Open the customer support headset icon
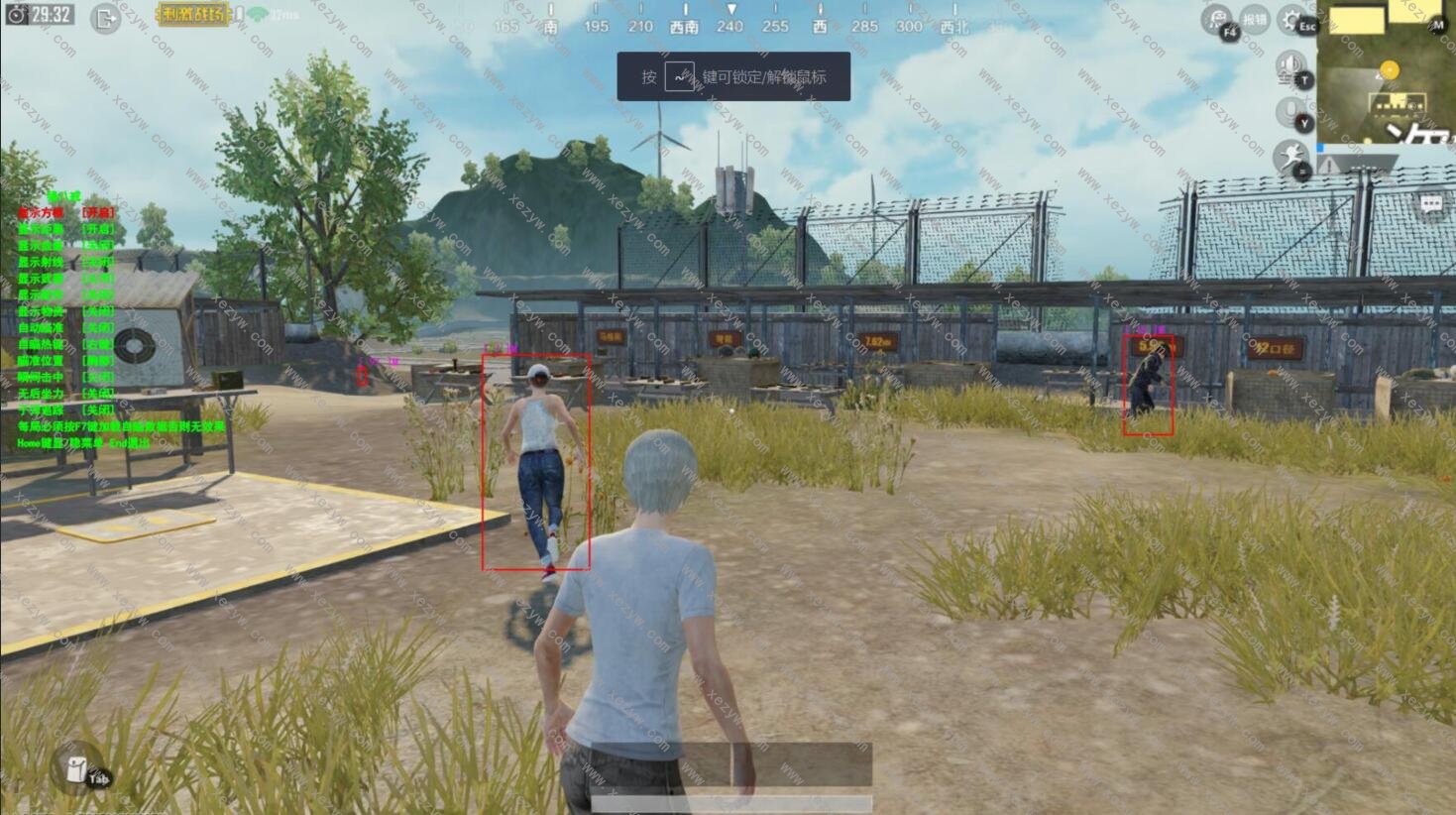The width and height of the screenshot is (1456, 815). click(1218, 20)
